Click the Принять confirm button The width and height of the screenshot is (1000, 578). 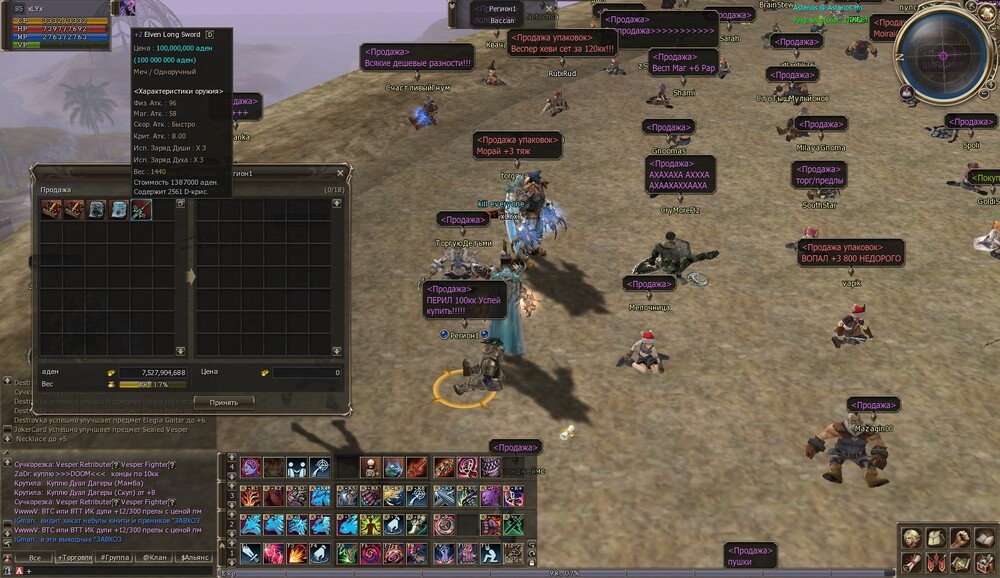point(223,402)
